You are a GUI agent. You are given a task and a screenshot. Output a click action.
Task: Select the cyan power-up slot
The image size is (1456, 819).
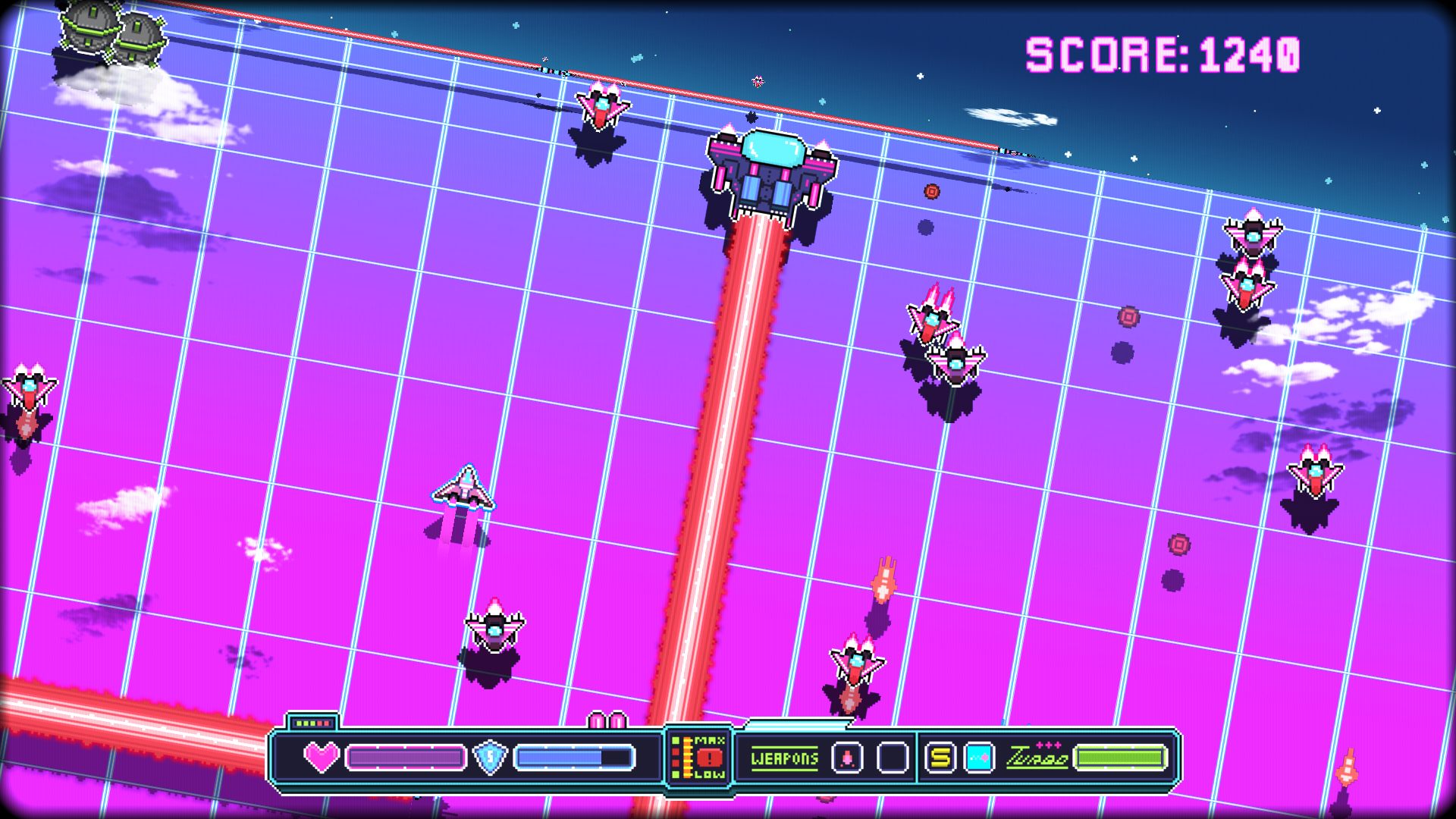tap(979, 757)
